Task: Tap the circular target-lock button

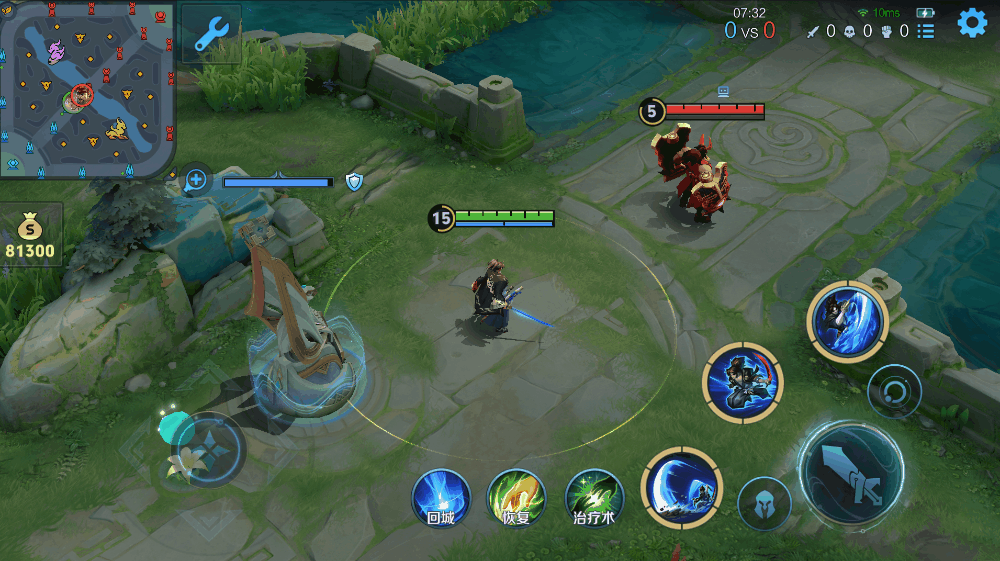Action: tap(893, 391)
